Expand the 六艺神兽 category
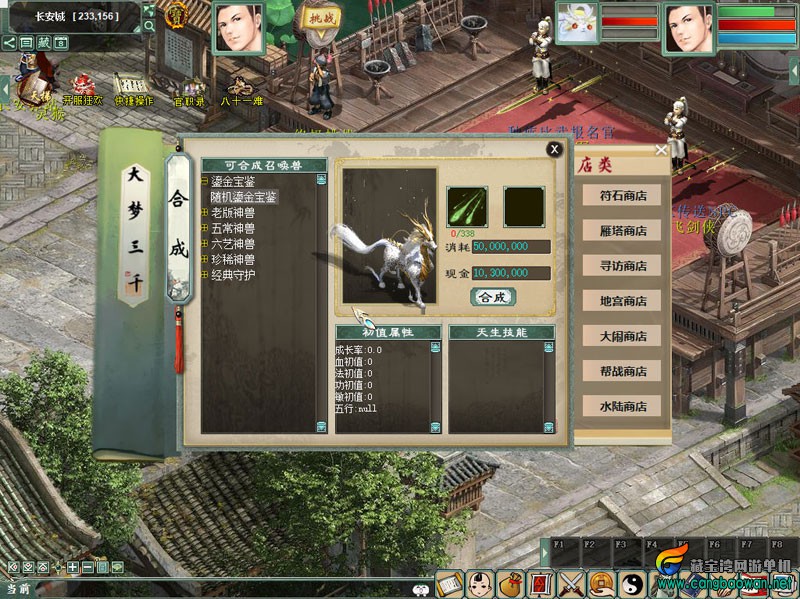This screenshot has height=599, width=800. [x=205, y=243]
